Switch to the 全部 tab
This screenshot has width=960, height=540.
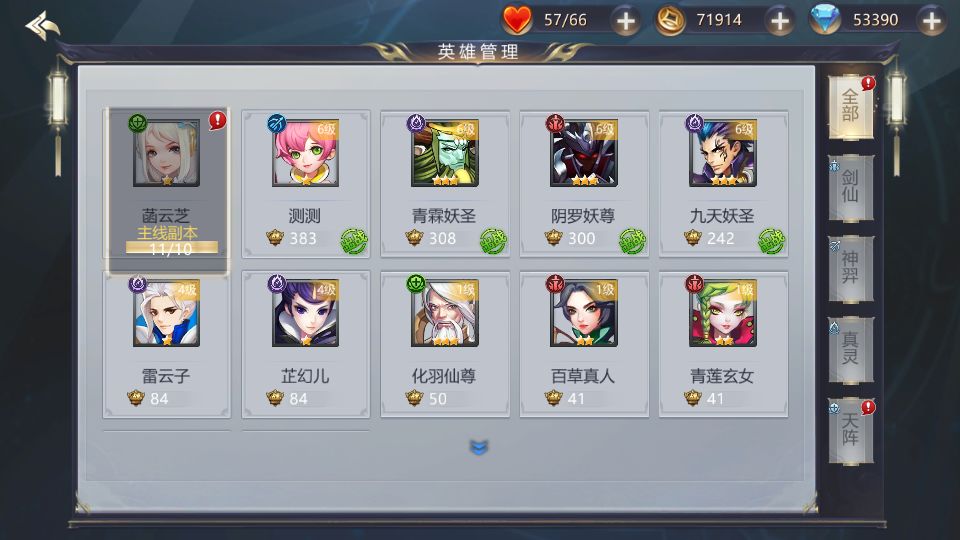tap(850, 106)
